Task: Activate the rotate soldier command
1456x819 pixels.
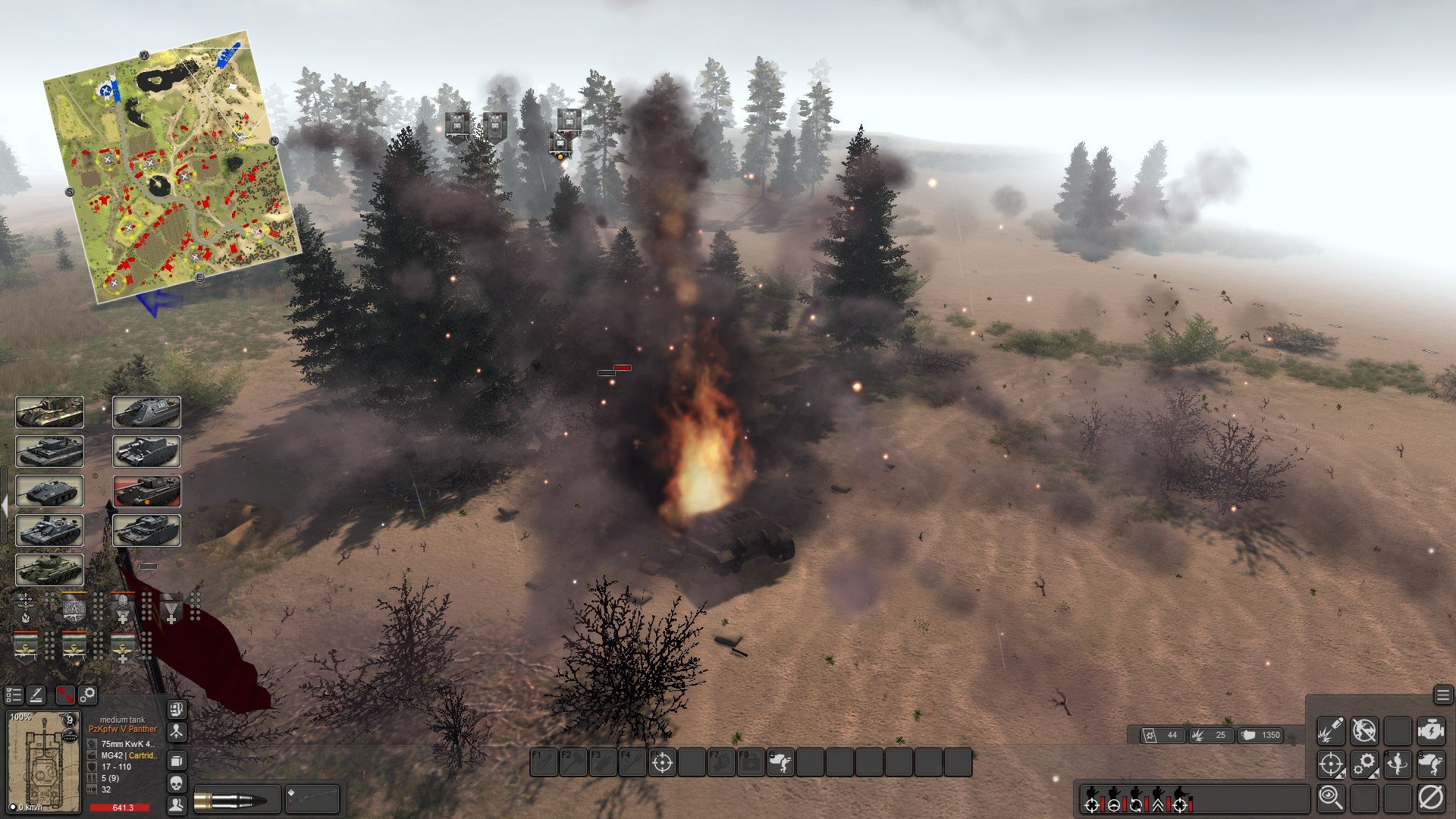Action: point(1397,764)
